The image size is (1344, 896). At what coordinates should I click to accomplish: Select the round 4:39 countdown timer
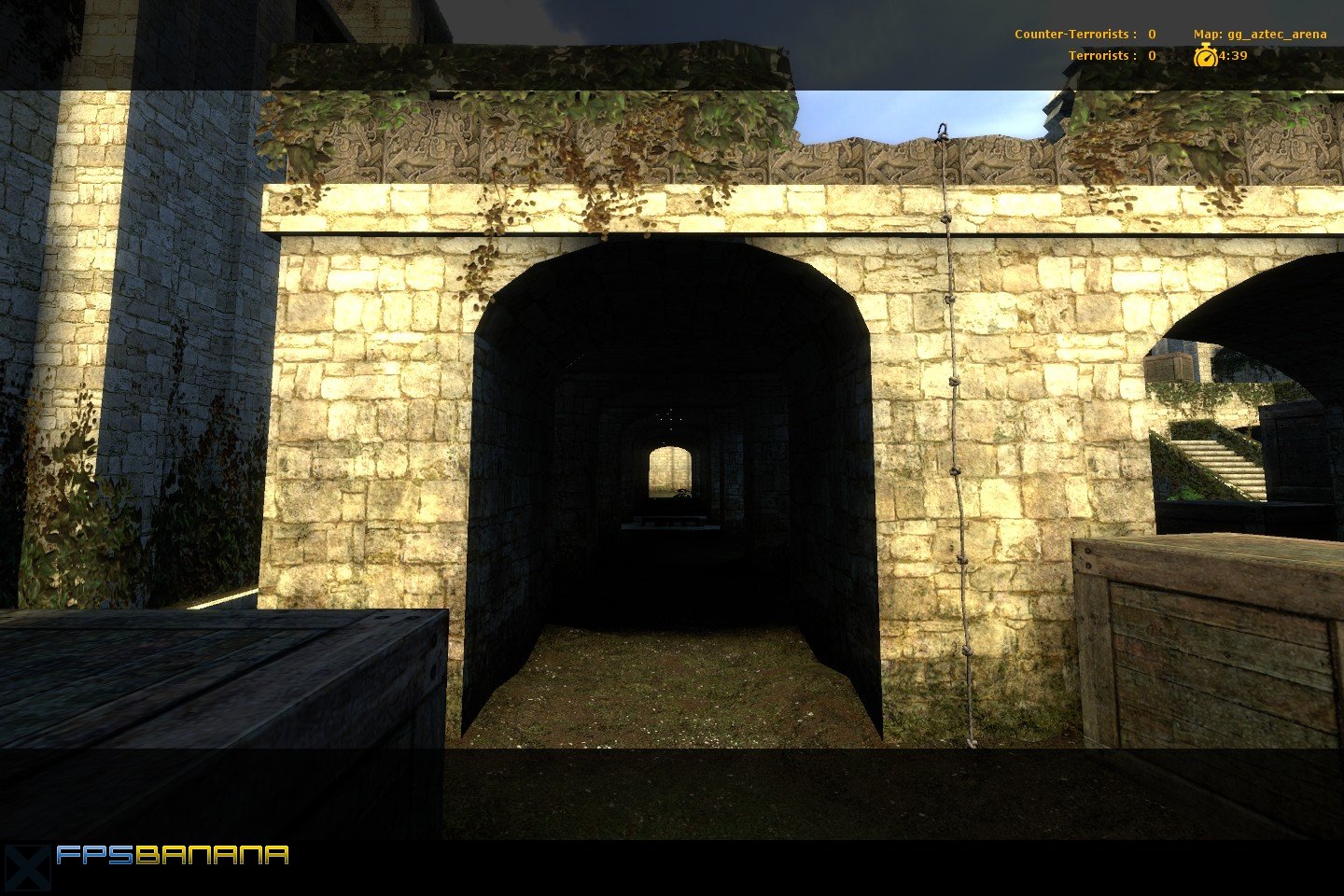[1207, 55]
